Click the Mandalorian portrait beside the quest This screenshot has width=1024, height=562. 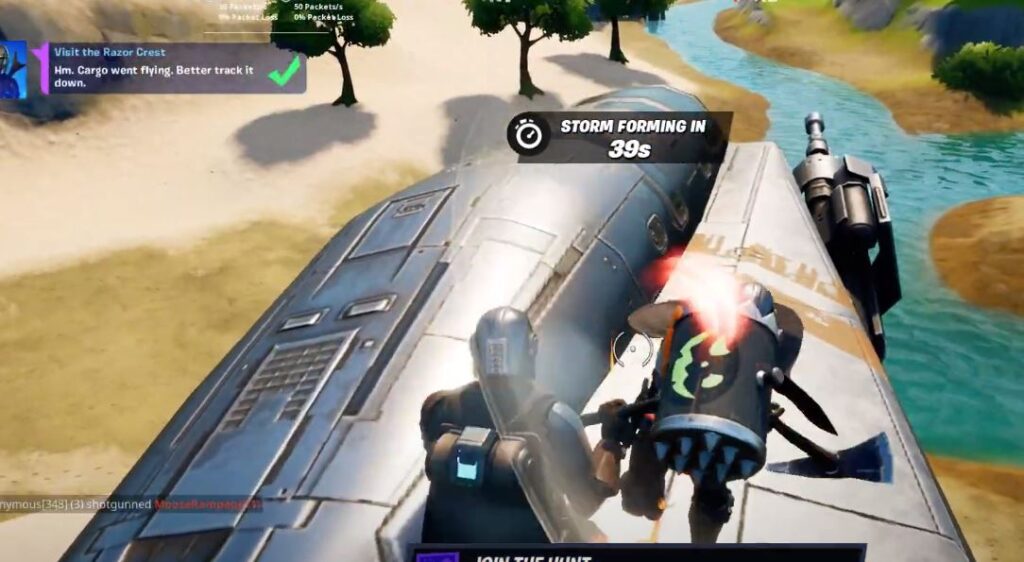point(14,69)
